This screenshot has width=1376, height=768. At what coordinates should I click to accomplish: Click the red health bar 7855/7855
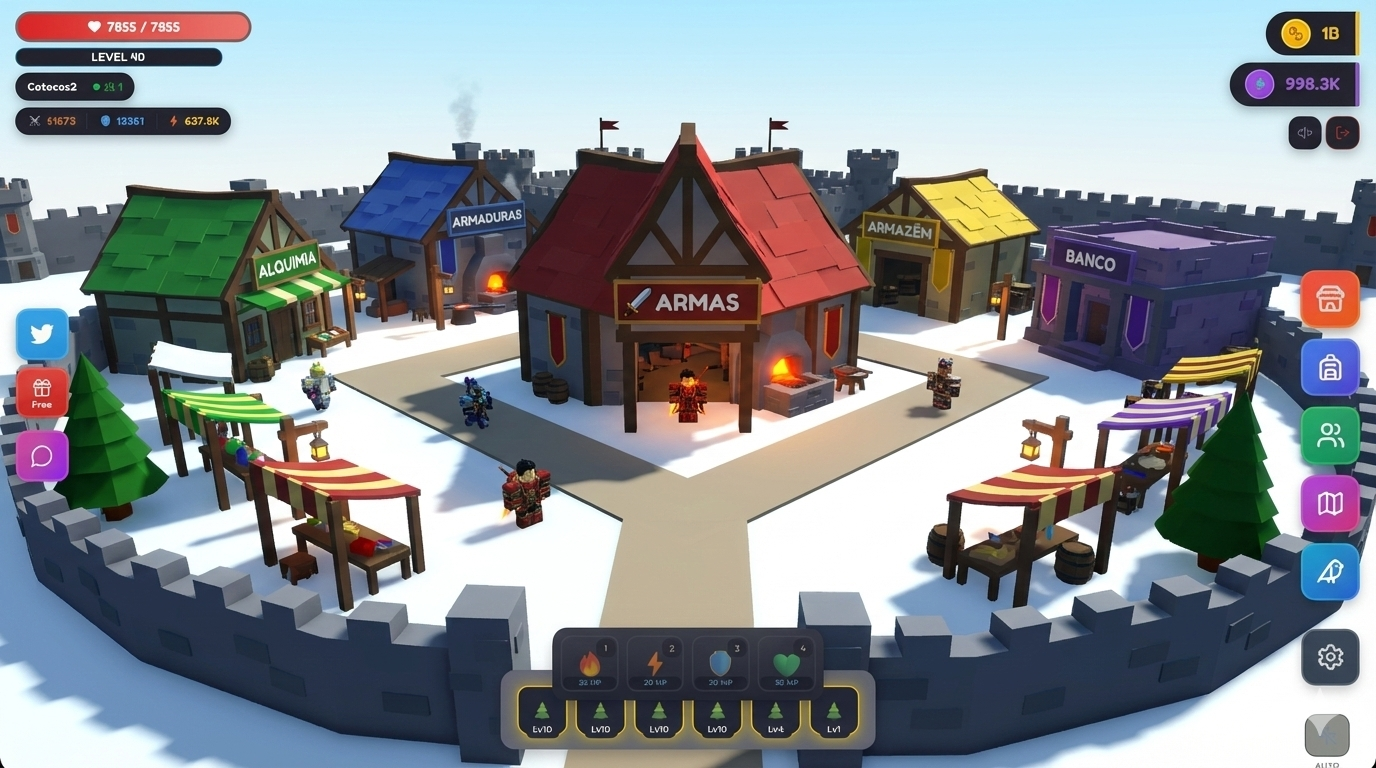pos(131,27)
